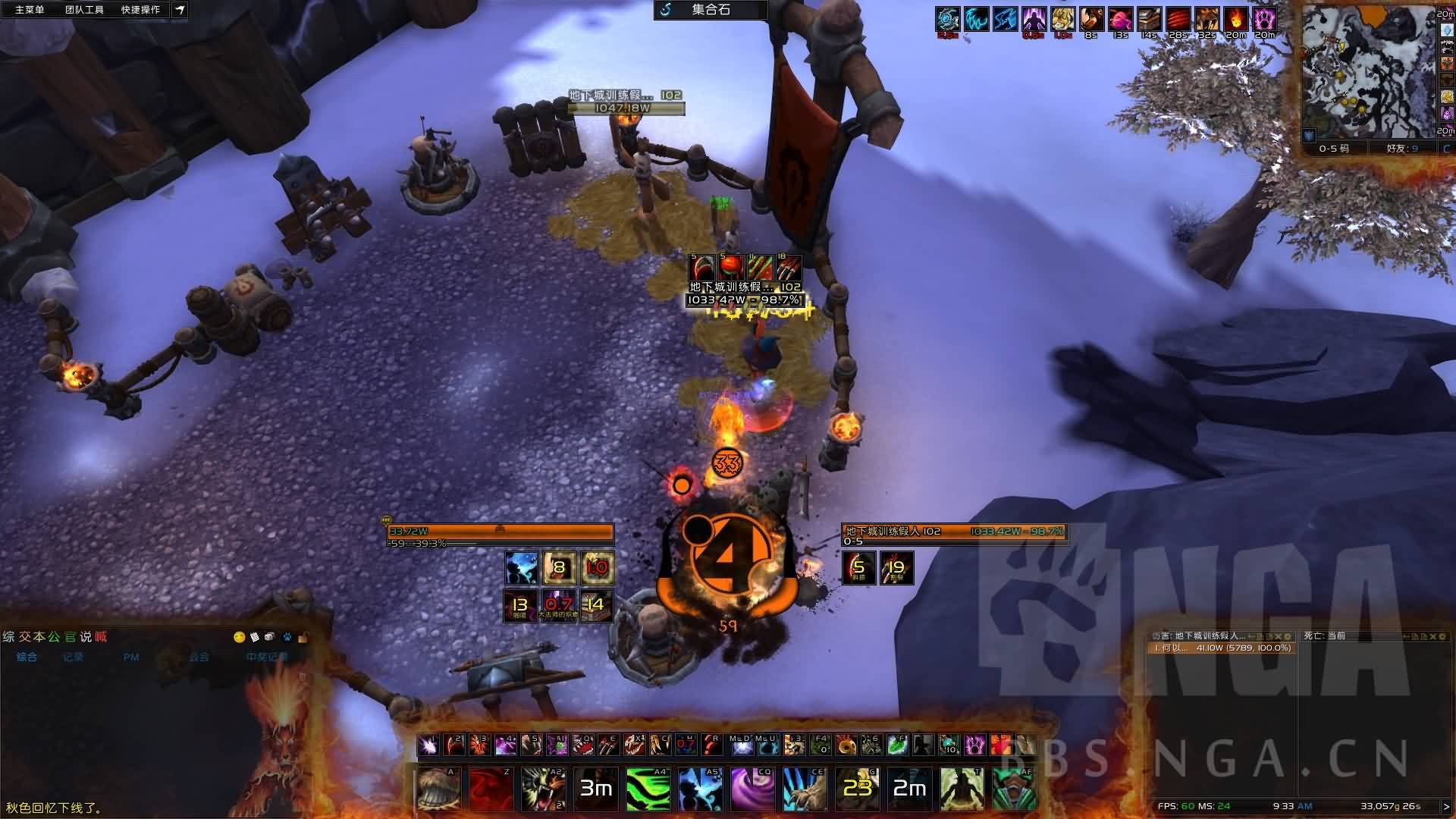This screenshot has height=819, width=1456.
Task: Activate the fanged maw ability keyed A
Action: tap(438, 788)
